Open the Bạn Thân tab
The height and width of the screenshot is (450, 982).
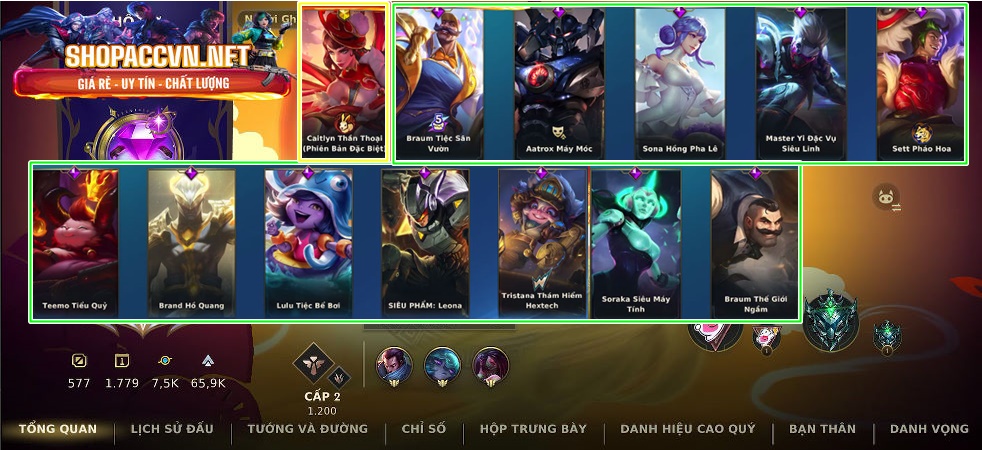coord(822,429)
